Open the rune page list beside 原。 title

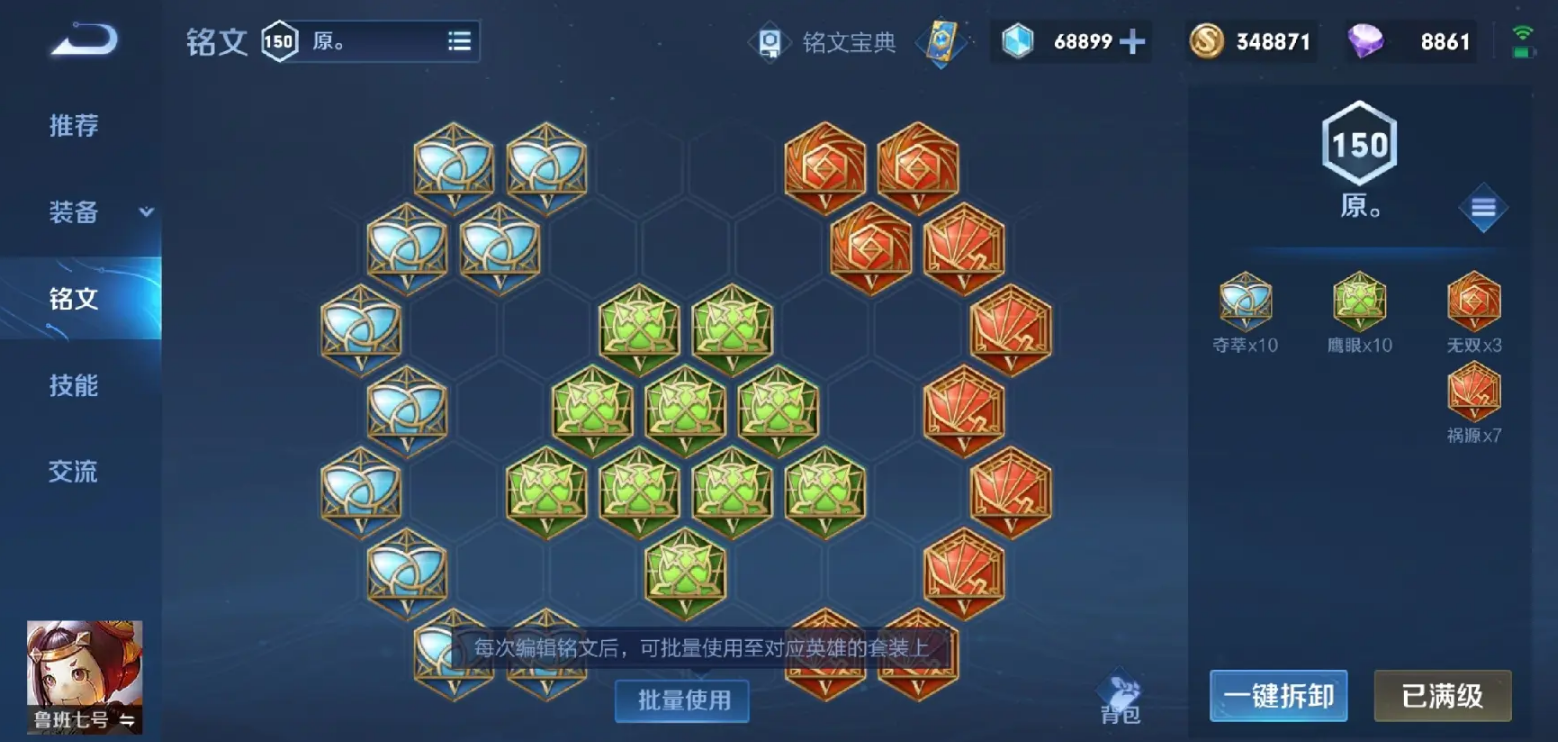click(459, 41)
